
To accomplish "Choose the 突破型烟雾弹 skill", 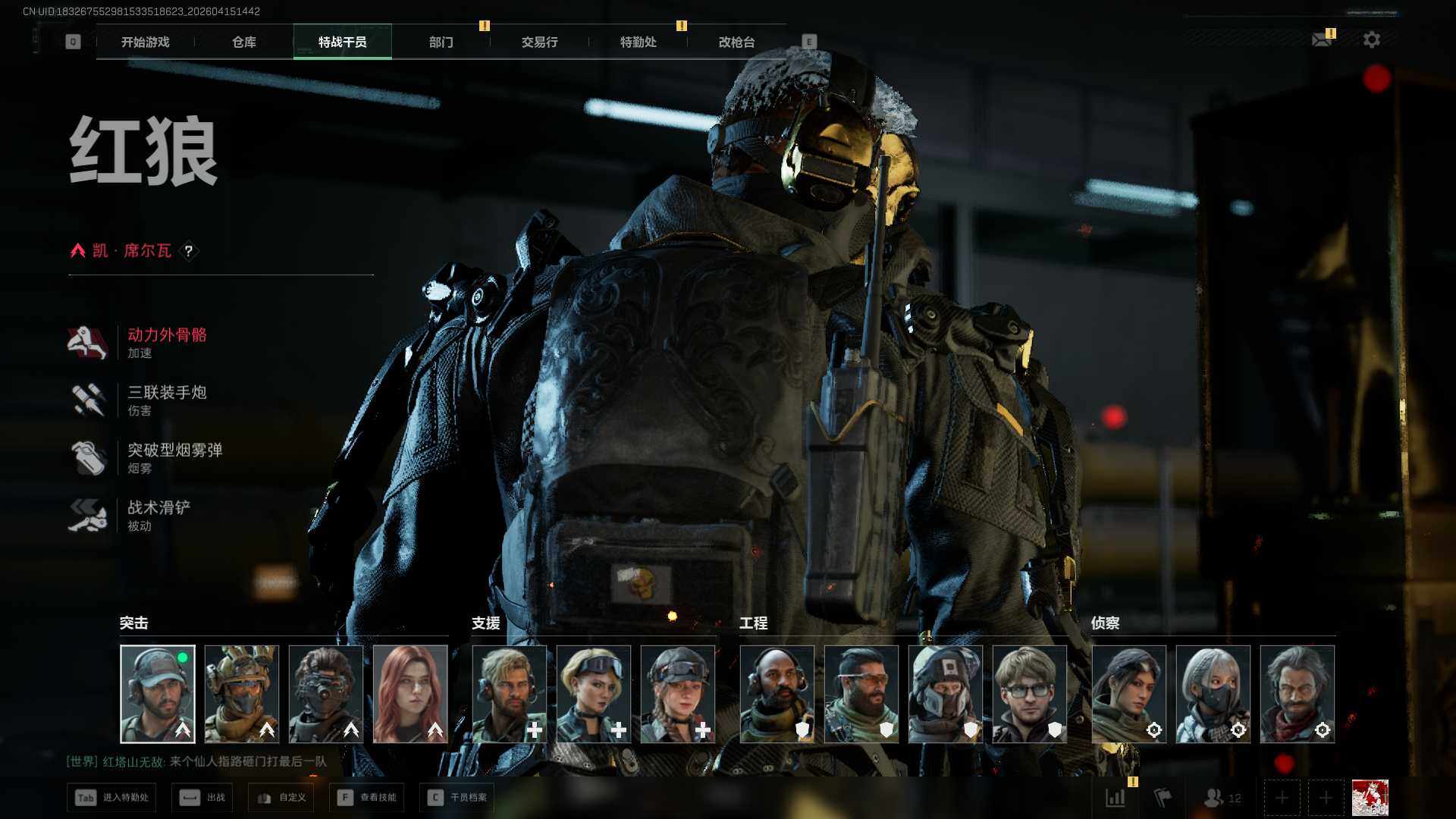I will 174,457.
